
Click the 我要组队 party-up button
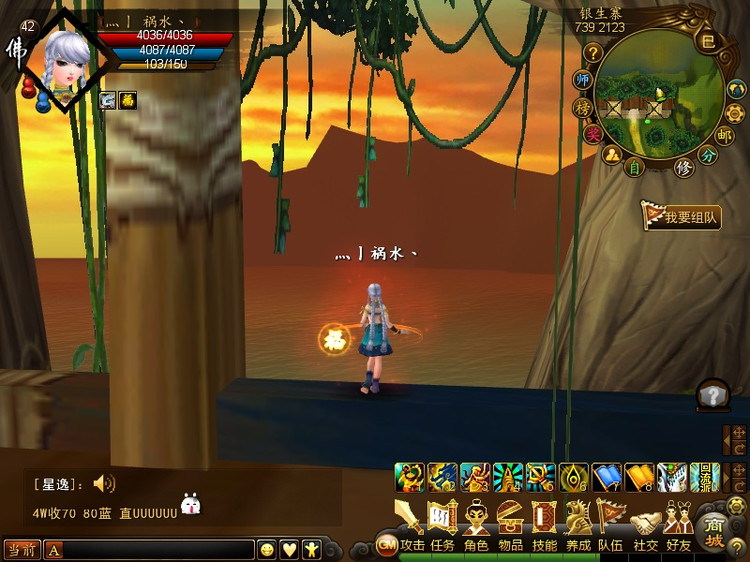(682, 216)
